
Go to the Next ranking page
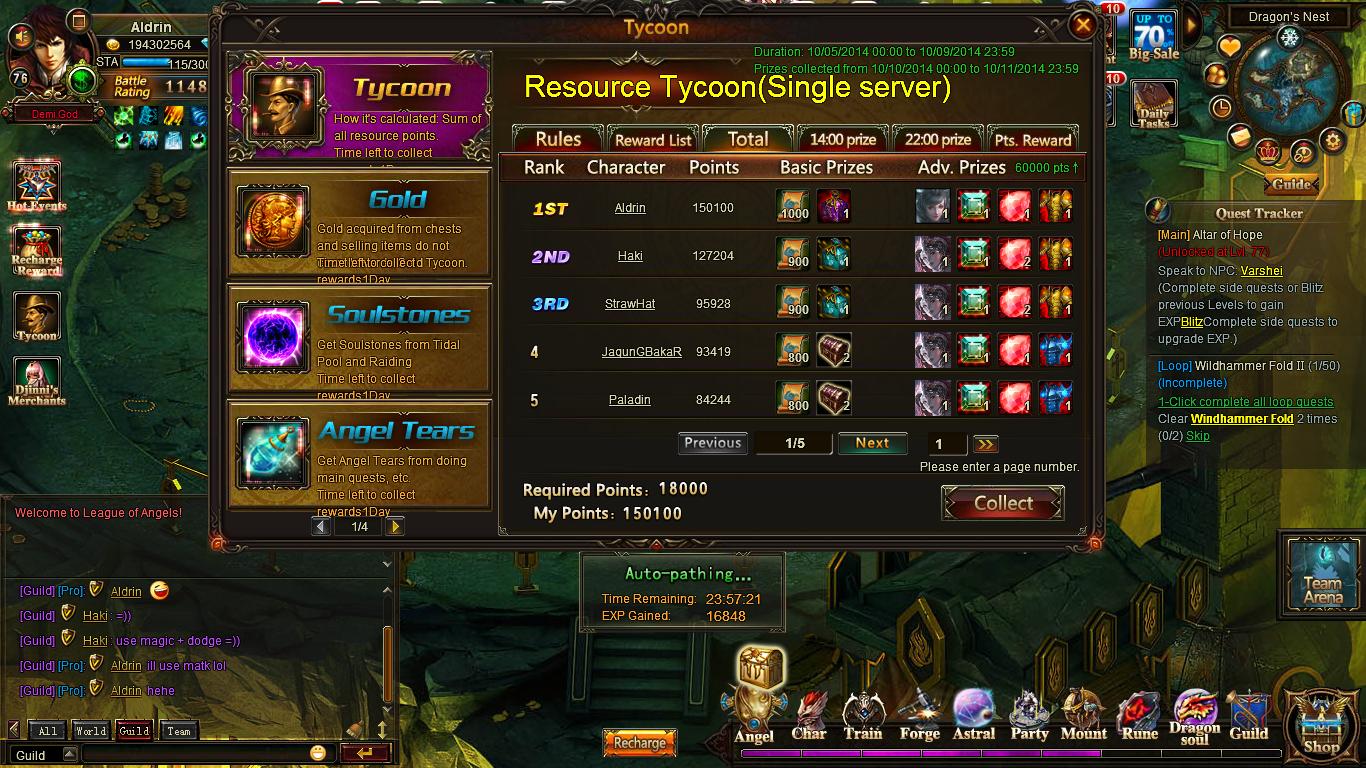pyautogui.click(x=872, y=443)
